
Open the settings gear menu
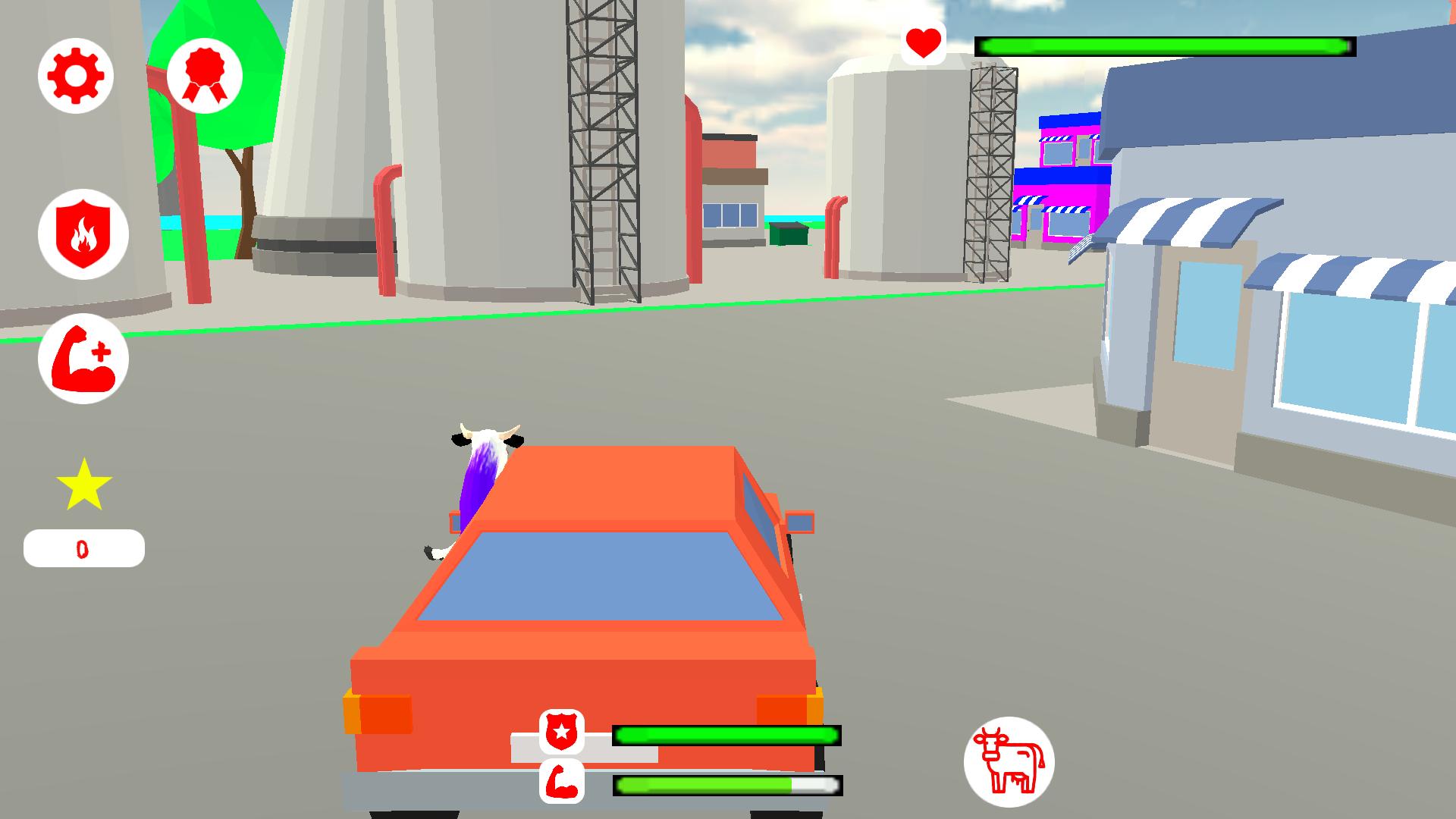click(75, 75)
